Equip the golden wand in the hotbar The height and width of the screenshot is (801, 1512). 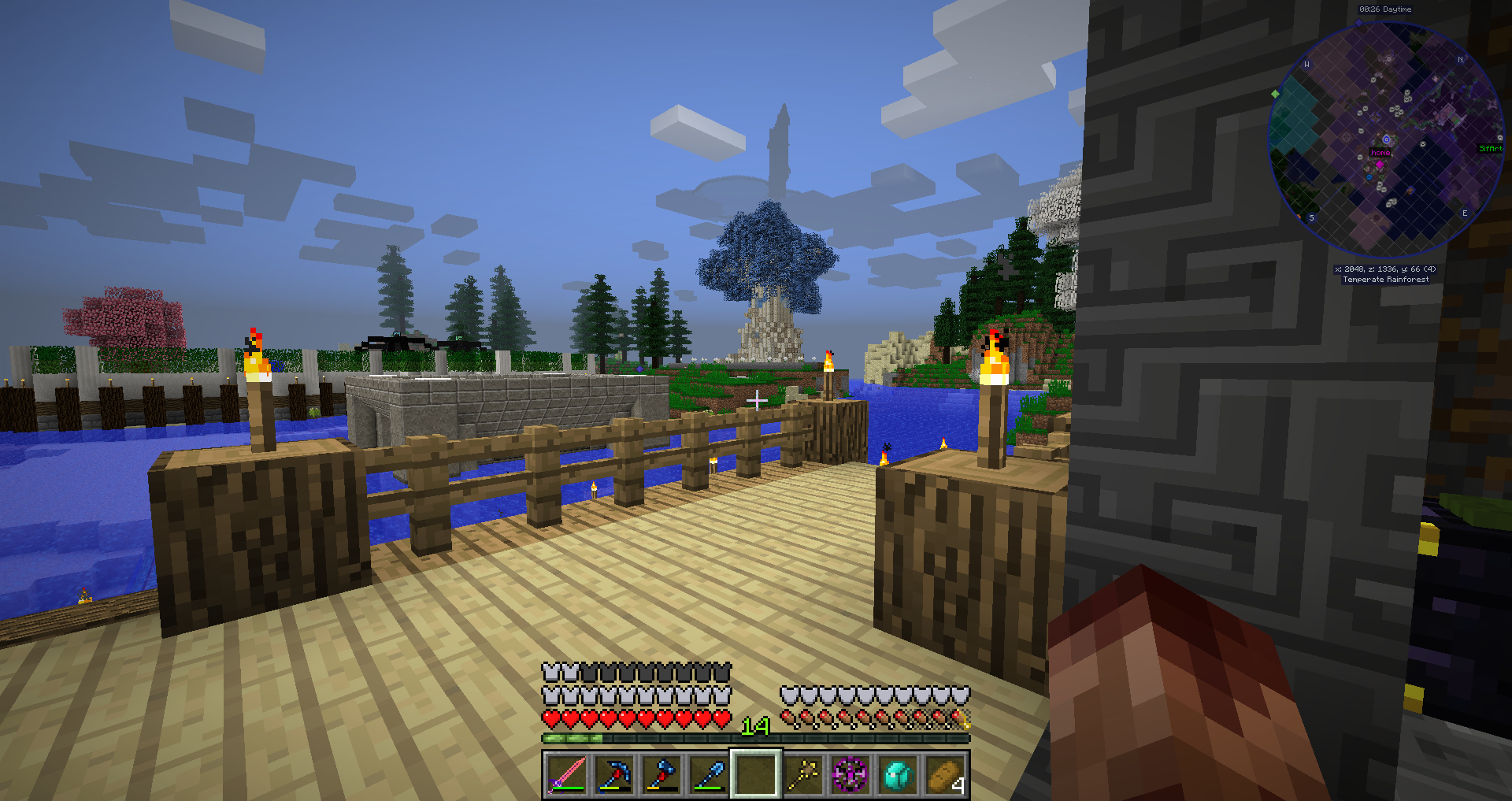tap(803, 774)
